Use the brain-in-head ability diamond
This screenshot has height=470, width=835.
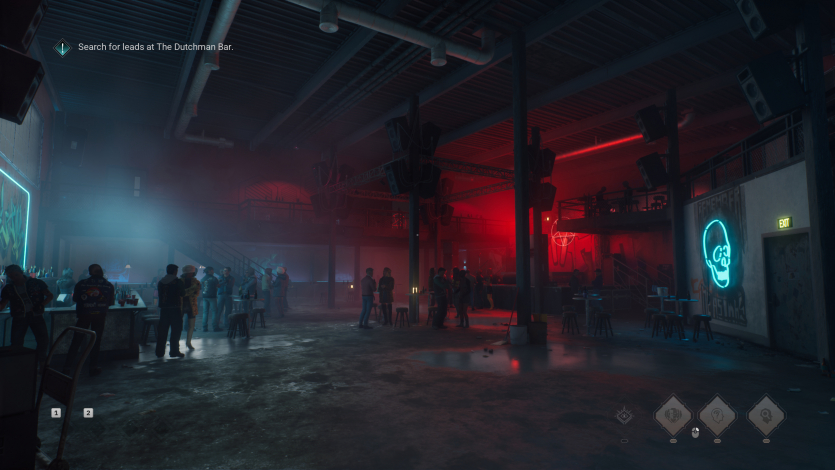(673, 415)
